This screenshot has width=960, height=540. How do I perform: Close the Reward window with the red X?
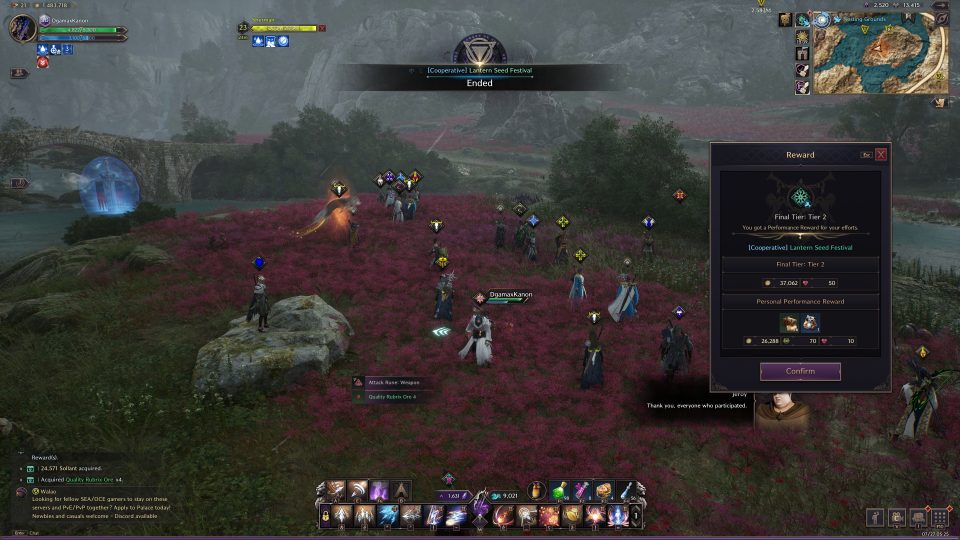(x=881, y=155)
